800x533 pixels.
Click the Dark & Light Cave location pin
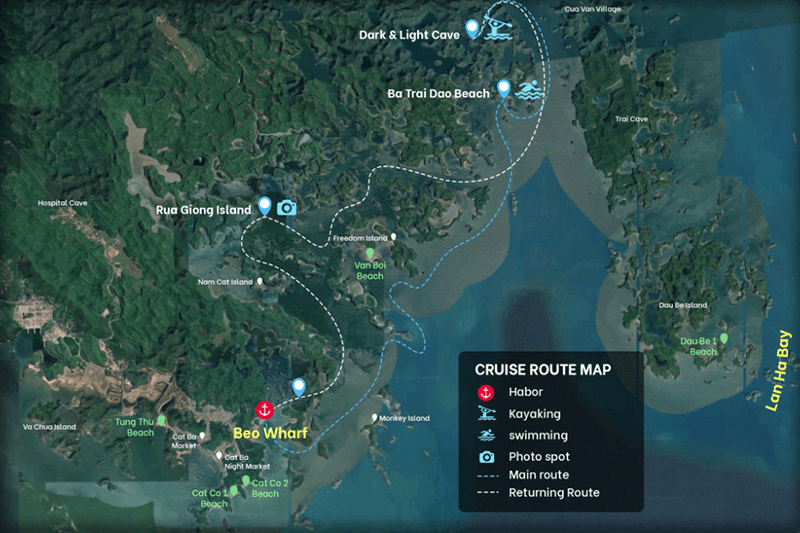pyautogui.click(x=472, y=28)
